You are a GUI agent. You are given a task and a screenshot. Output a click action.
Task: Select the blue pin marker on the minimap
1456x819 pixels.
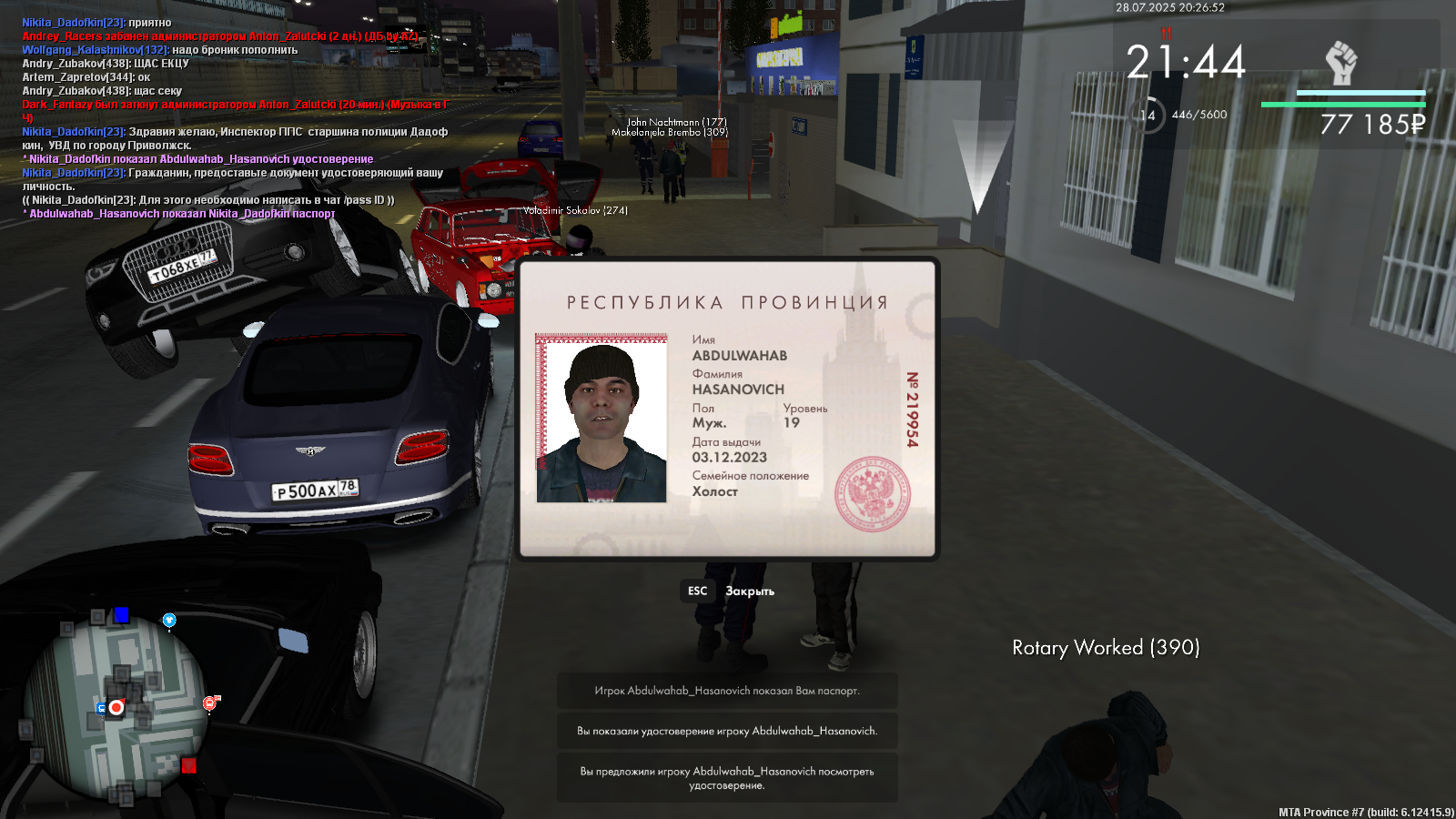coord(168,621)
